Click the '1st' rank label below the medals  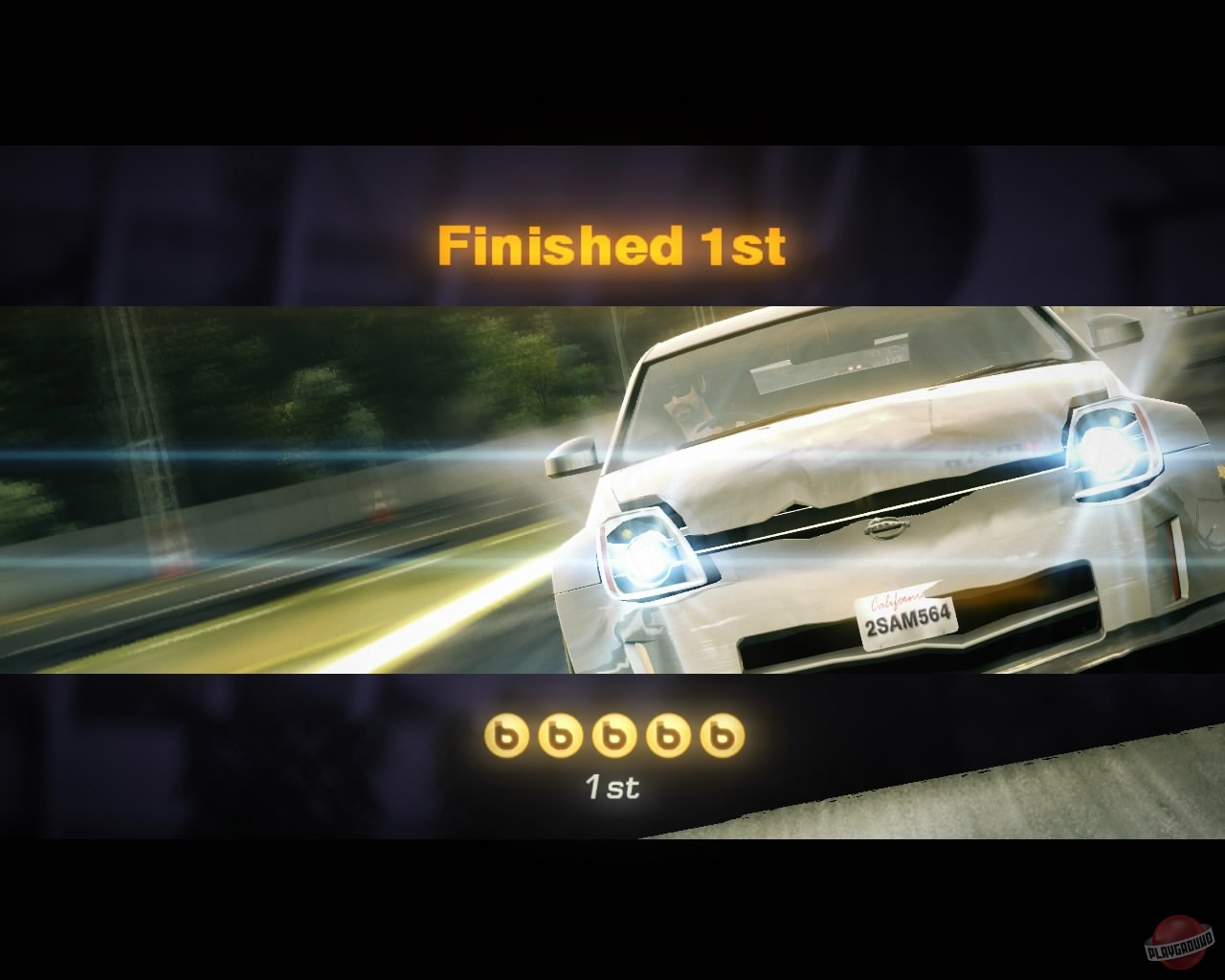point(612,788)
